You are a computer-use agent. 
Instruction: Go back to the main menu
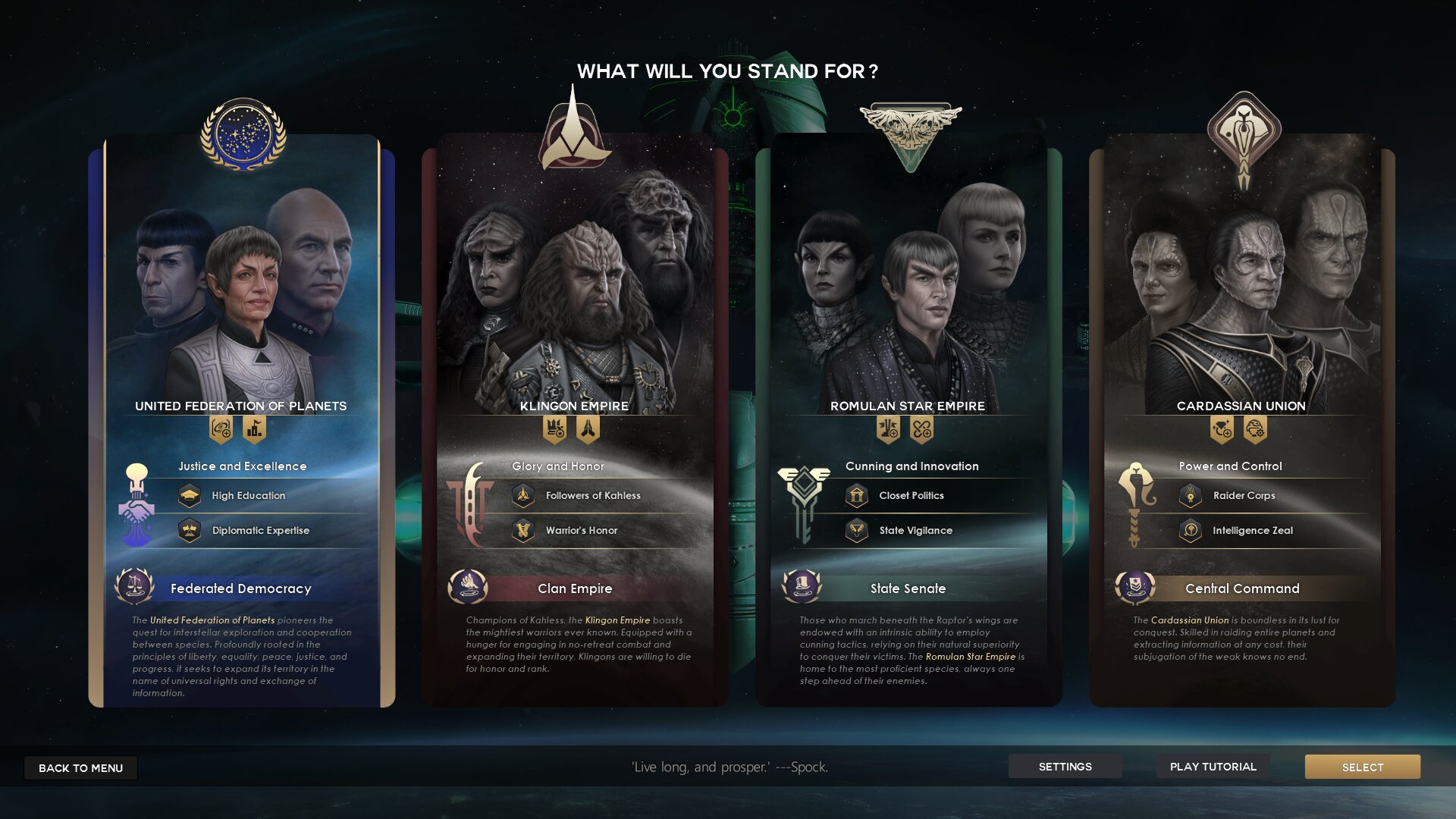[x=80, y=767]
